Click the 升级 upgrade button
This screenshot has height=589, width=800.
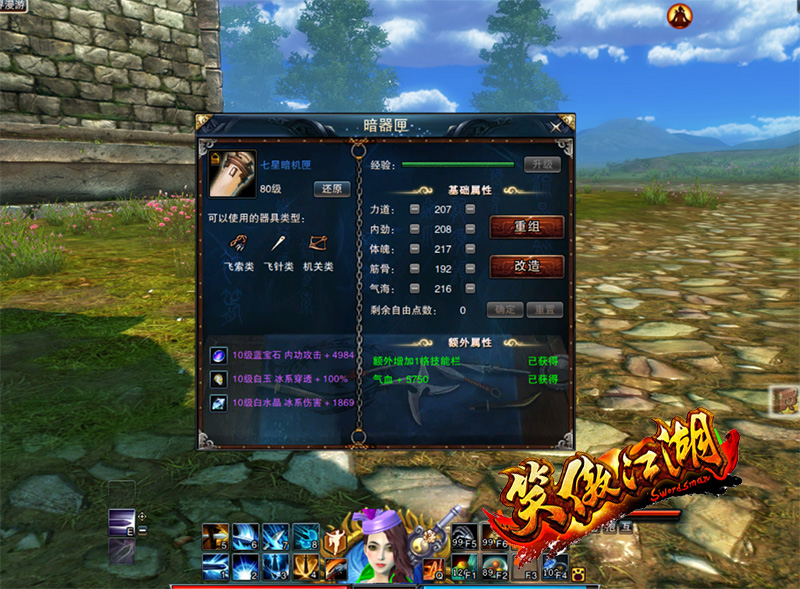(x=542, y=164)
